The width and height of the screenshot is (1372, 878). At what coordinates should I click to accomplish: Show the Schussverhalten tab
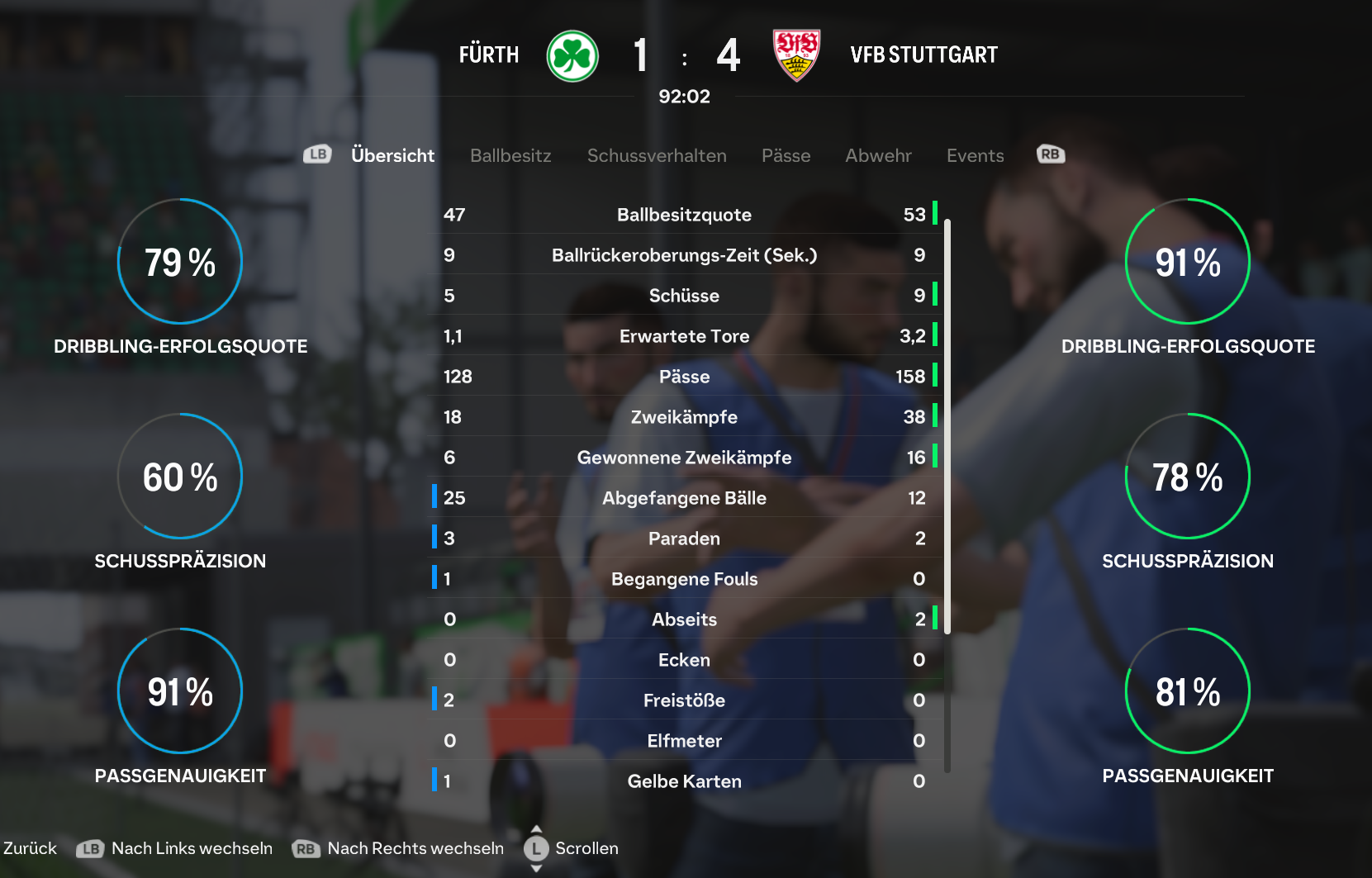coord(657,155)
